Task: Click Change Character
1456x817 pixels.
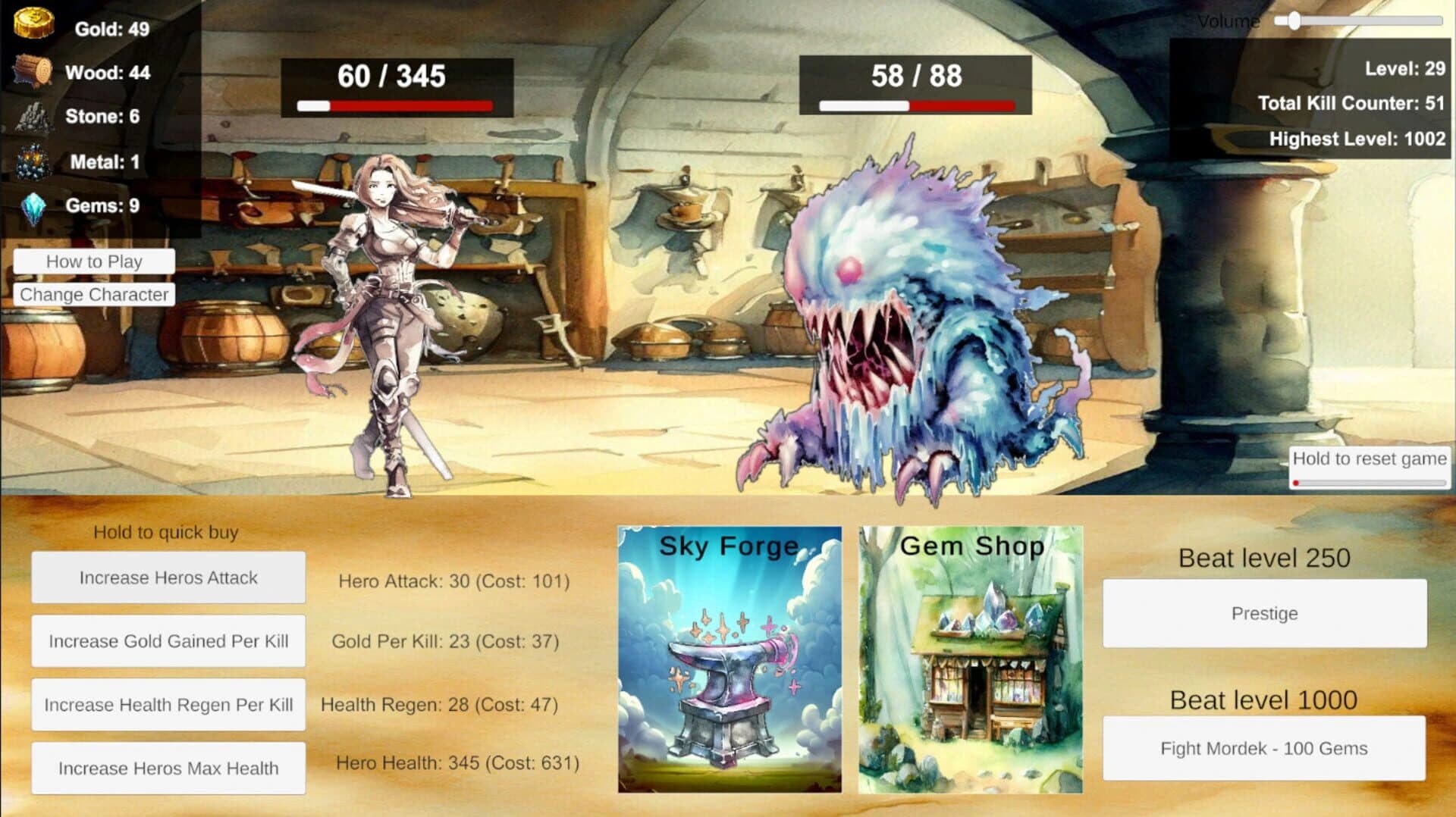Action: 93,295
